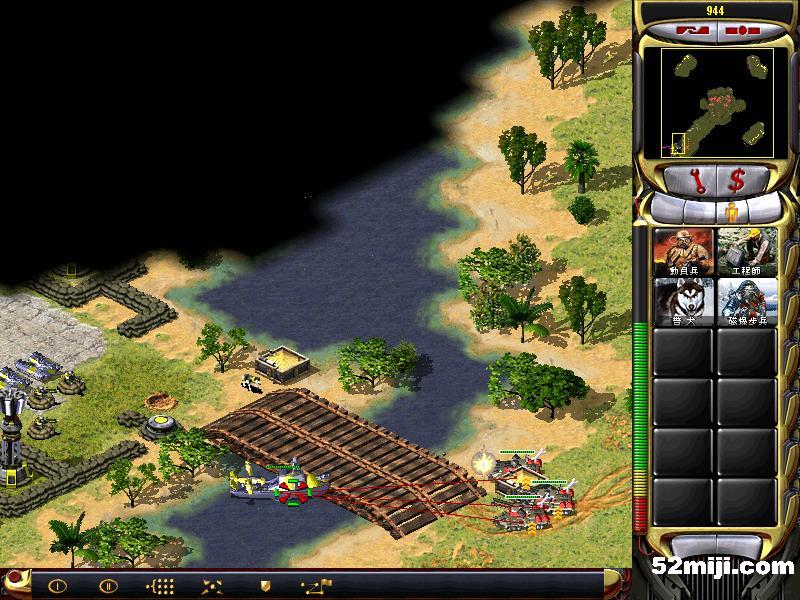This screenshot has height=600, width=800.
Task: Toggle the dollar-sign sell mode
Action: (738, 181)
